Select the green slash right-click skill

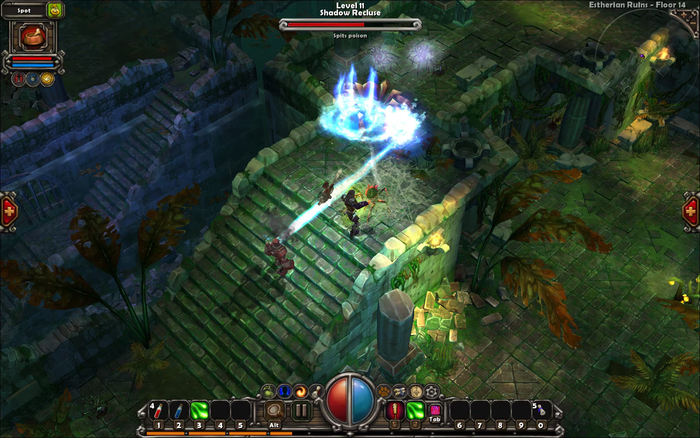click(x=416, y=410)
